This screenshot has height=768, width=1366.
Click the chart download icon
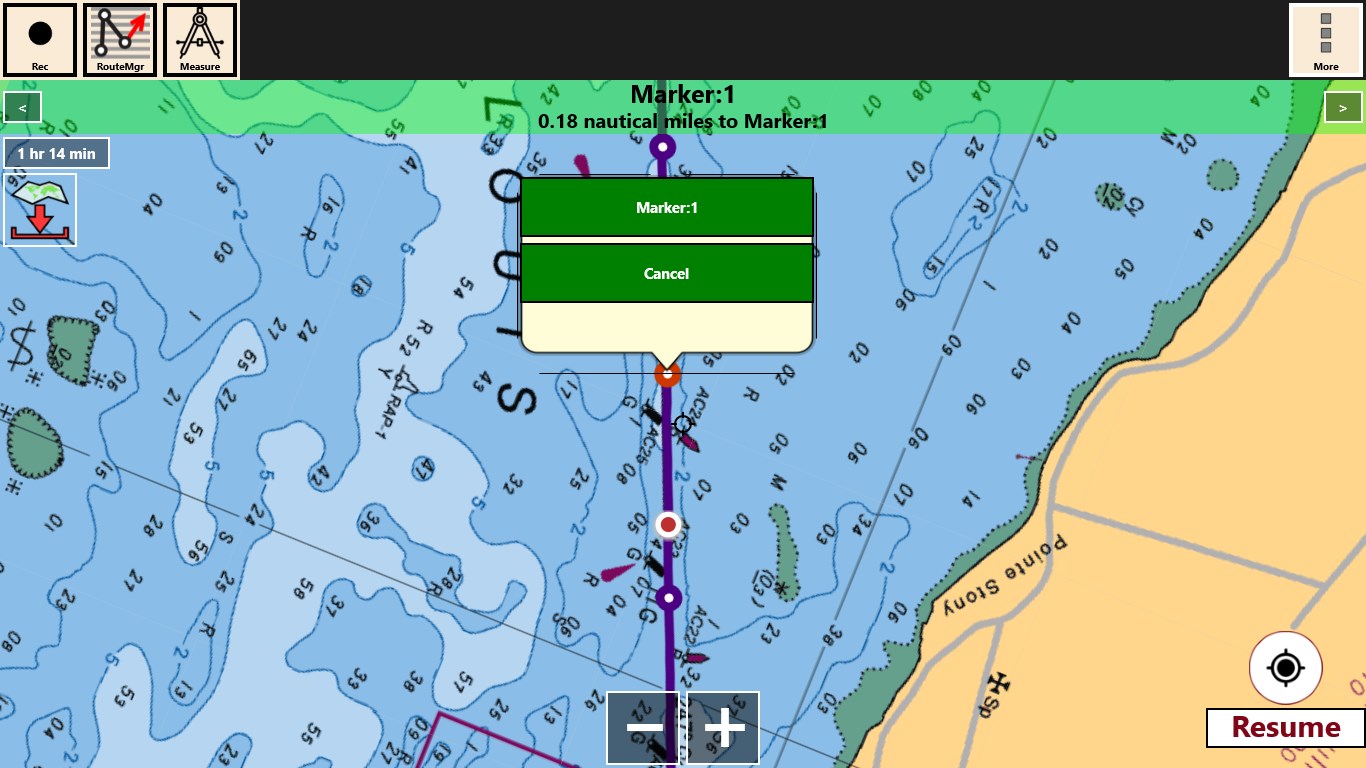[40, 208]
